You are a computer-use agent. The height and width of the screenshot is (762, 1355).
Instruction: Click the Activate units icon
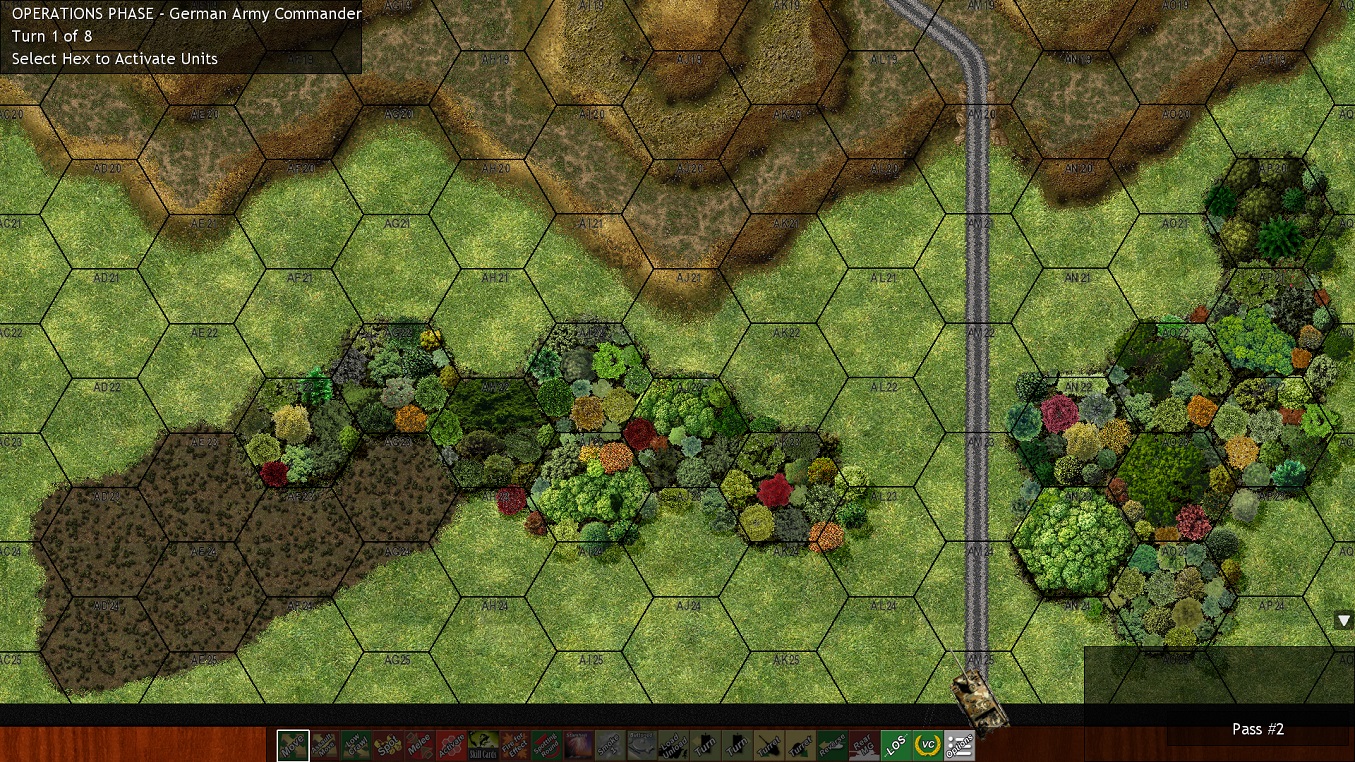tap(452, 746)
